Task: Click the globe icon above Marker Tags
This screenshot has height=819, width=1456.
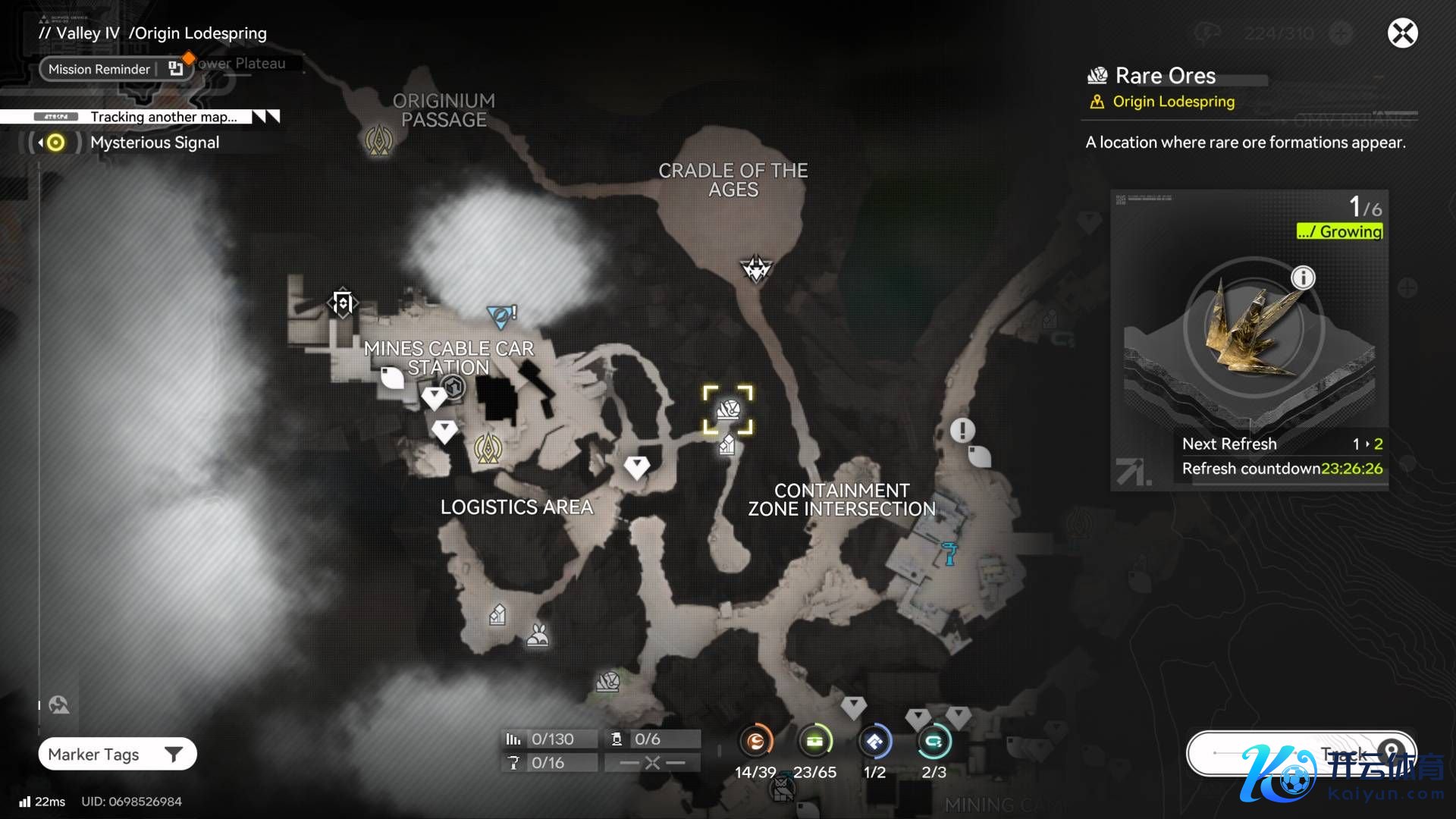Action: coord(58,705)
